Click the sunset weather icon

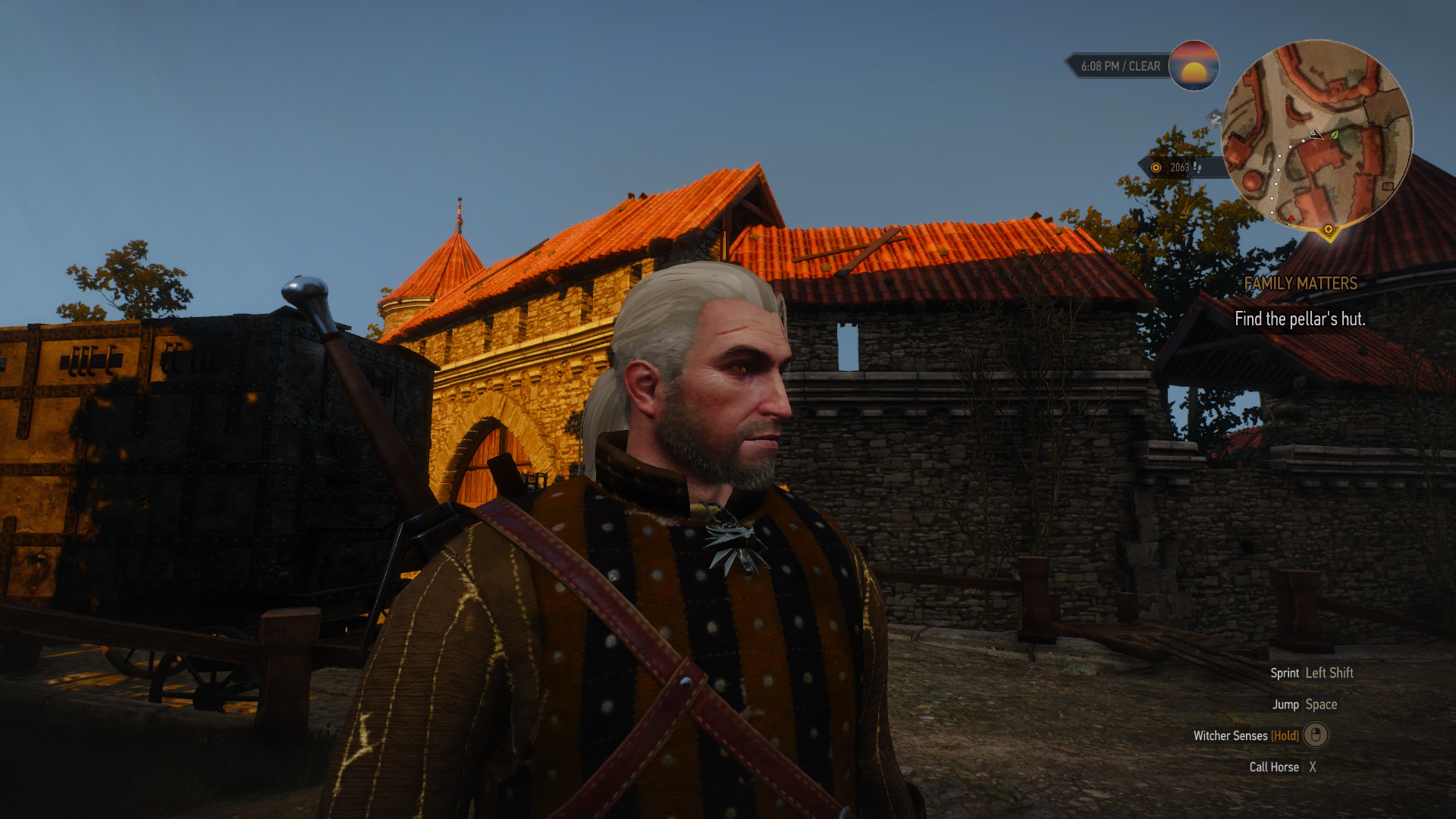pos(1194,66)
